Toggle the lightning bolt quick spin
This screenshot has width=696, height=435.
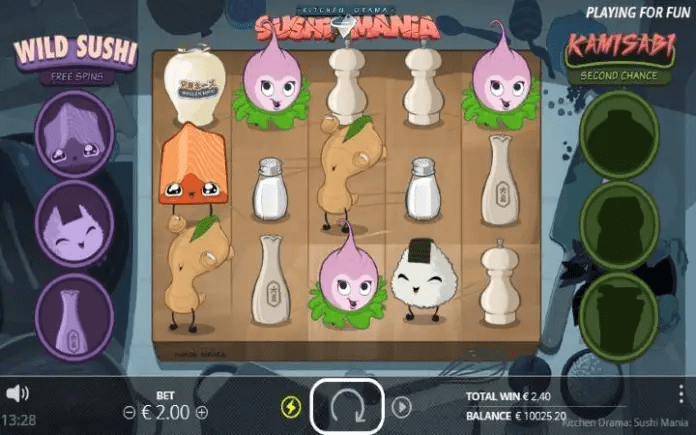coord(291,407)
